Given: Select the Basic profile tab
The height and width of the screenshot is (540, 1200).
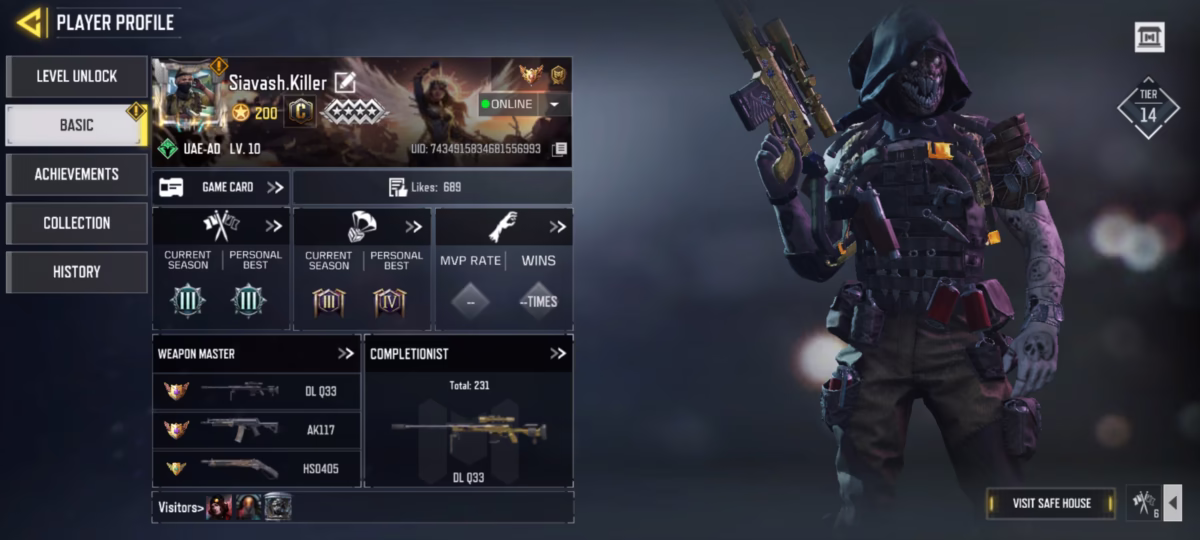Looking at the screenshot, I should (x=77, y=125).
